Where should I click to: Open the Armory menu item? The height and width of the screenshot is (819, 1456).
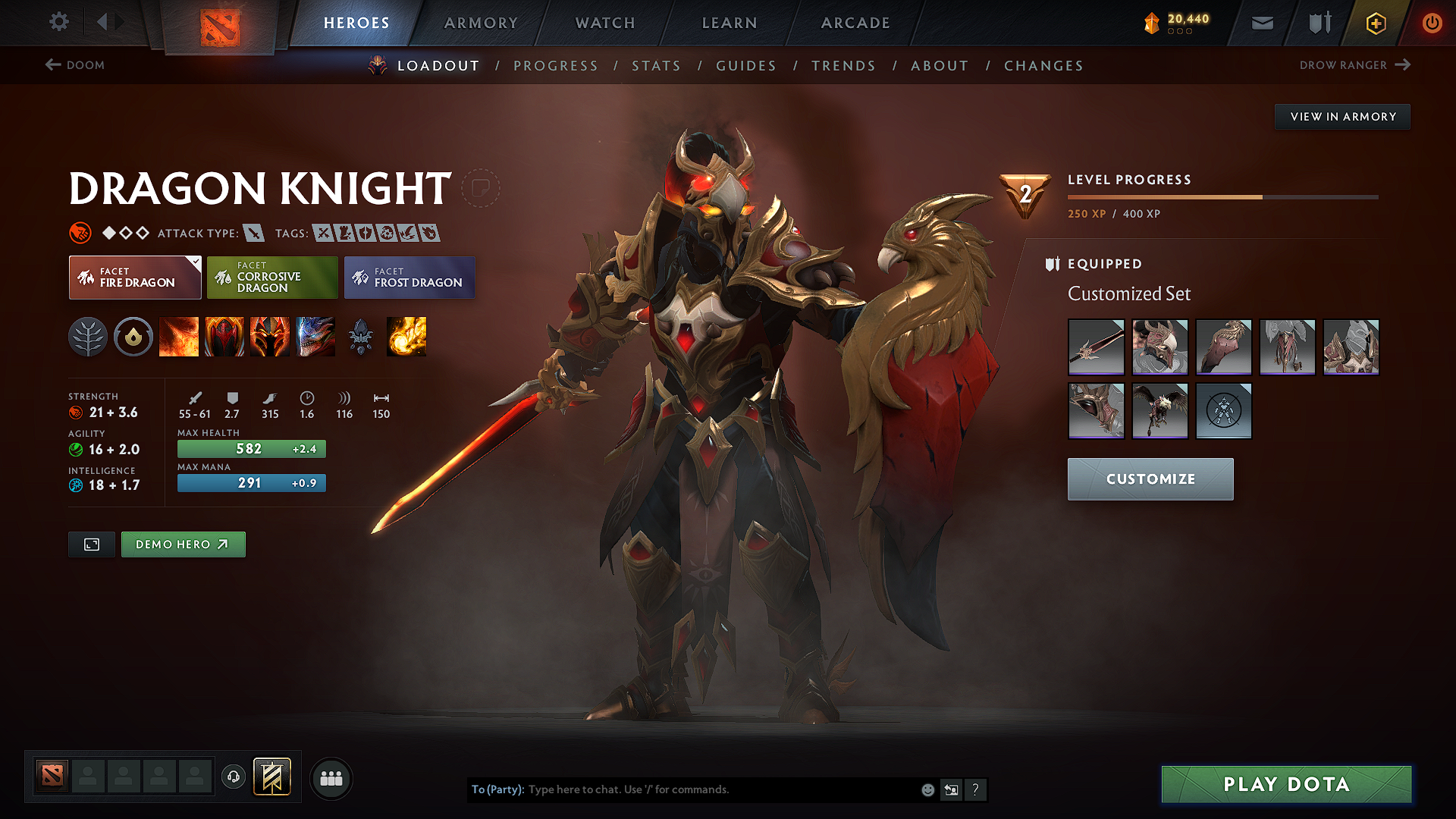[x=481, y=23]
